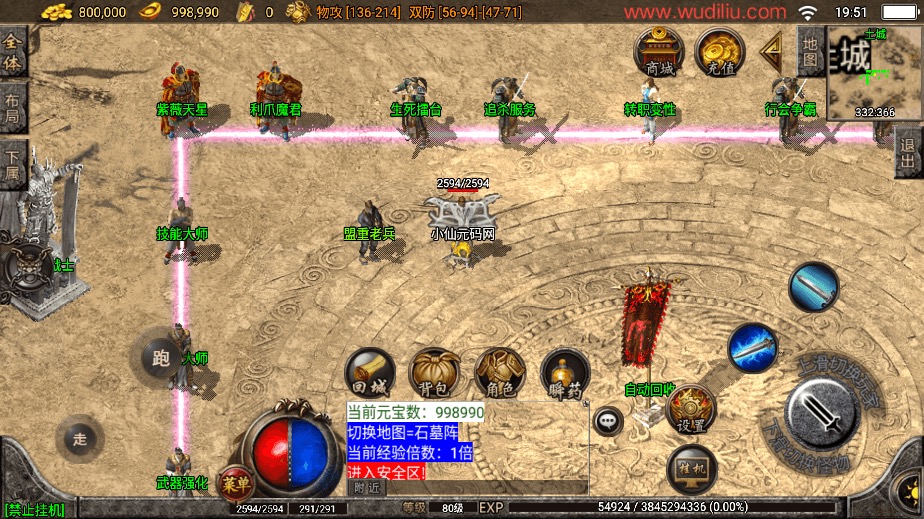The width and height of the screenshot is (924, 519).
Task: Use the 回城 return-to-town scroll
Action: coord(367,373)
